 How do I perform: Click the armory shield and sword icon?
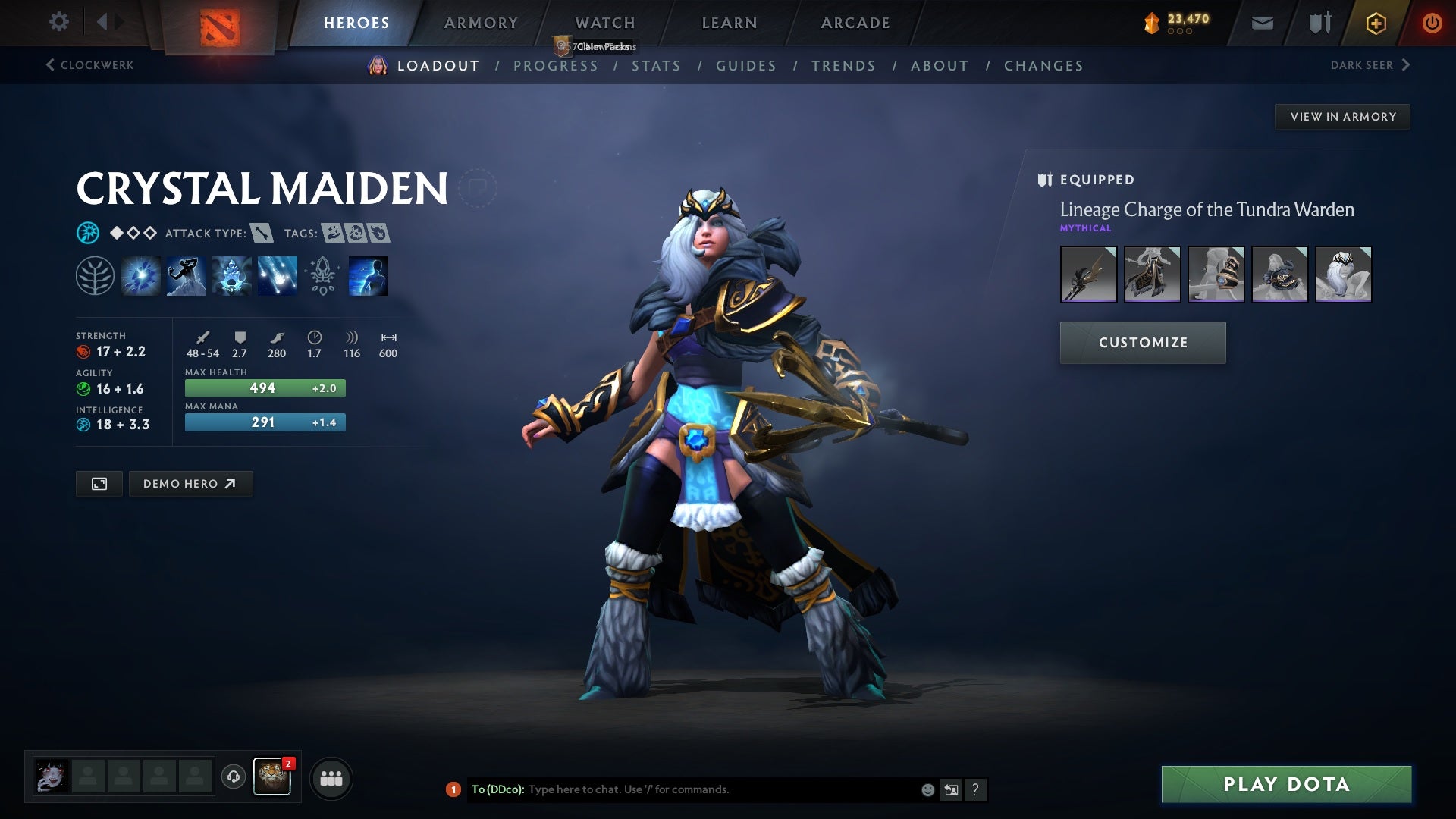coord(1319,22)
